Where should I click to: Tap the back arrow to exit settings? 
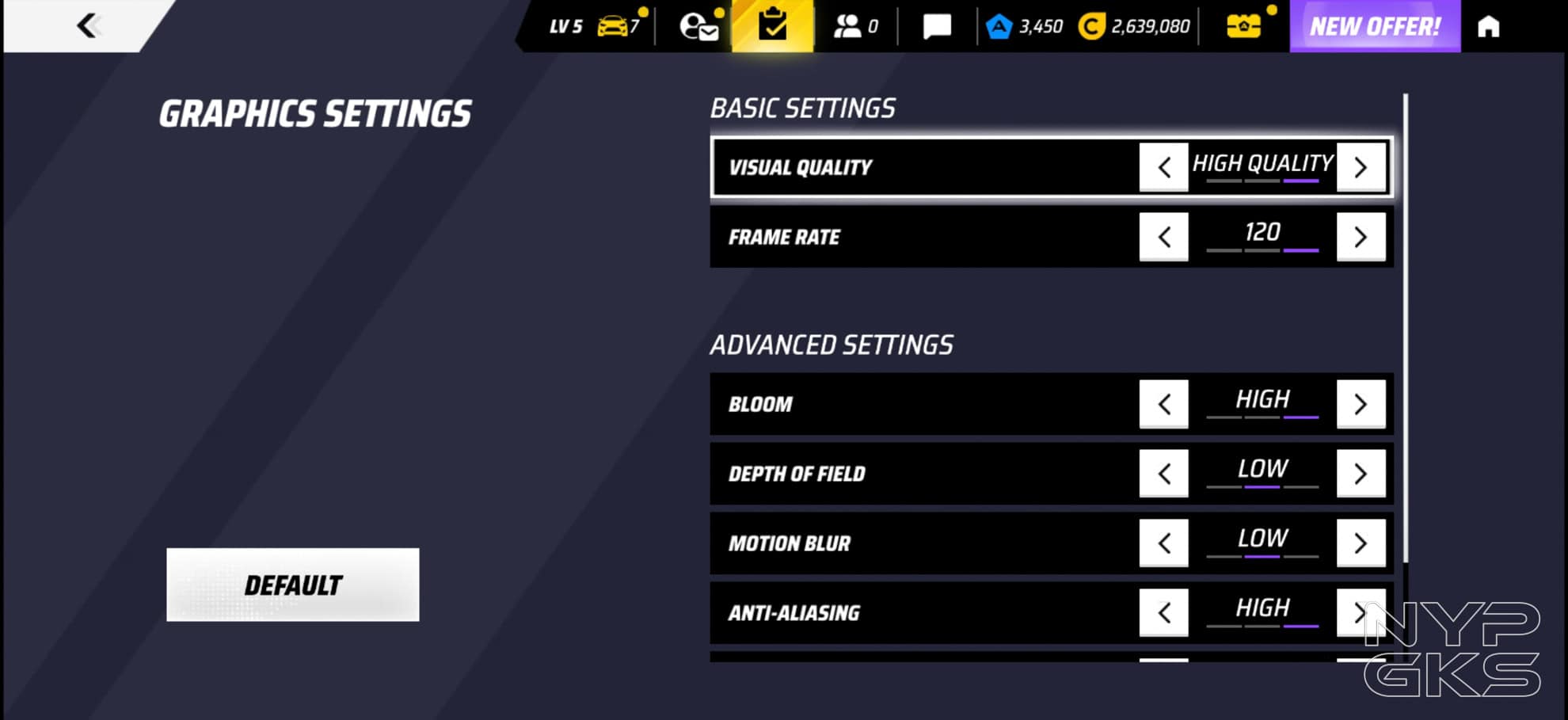click(87, 25)
